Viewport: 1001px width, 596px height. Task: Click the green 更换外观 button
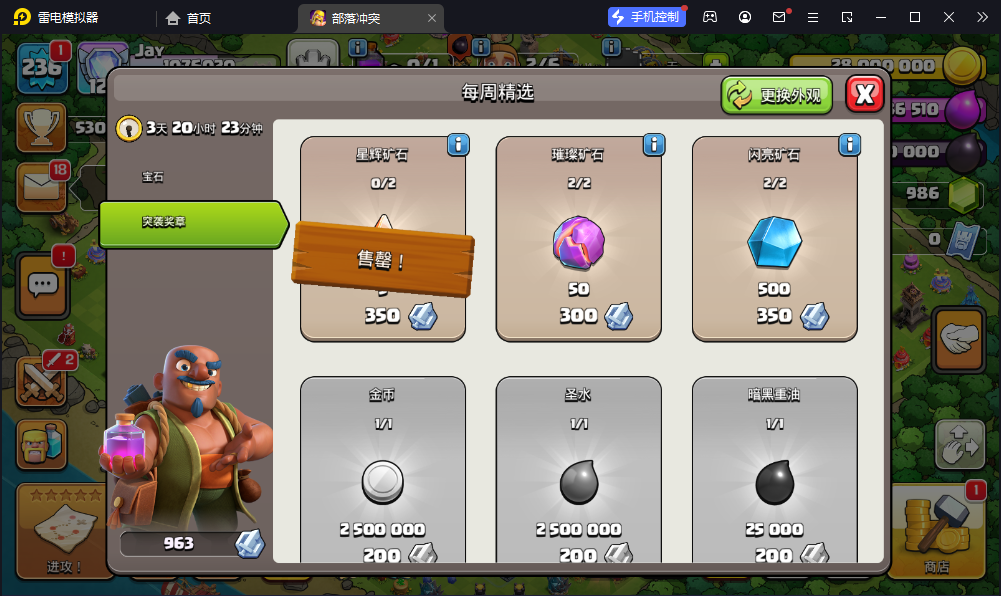tap(777, 95)
